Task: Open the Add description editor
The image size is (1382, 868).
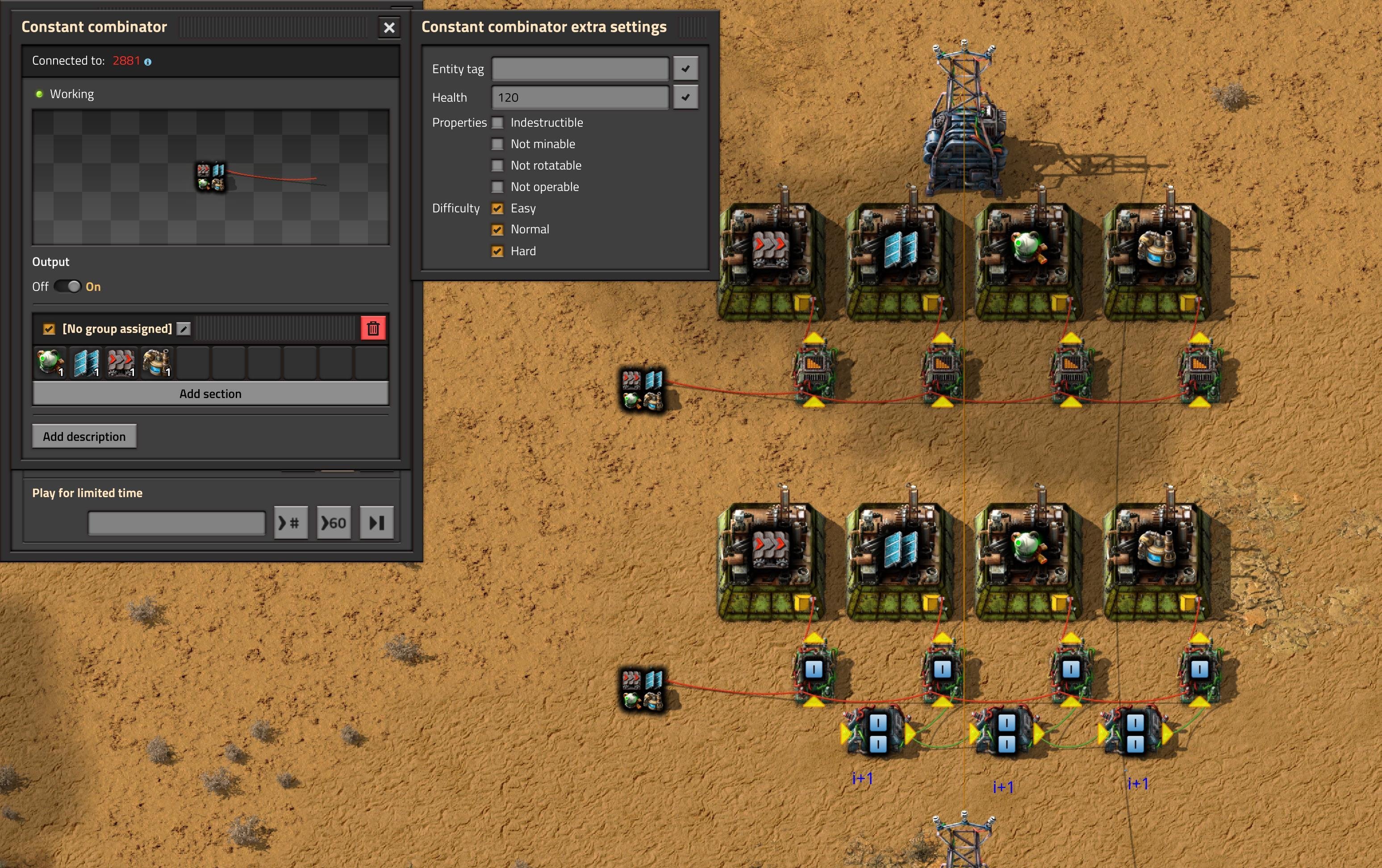Action: [84, 436]
